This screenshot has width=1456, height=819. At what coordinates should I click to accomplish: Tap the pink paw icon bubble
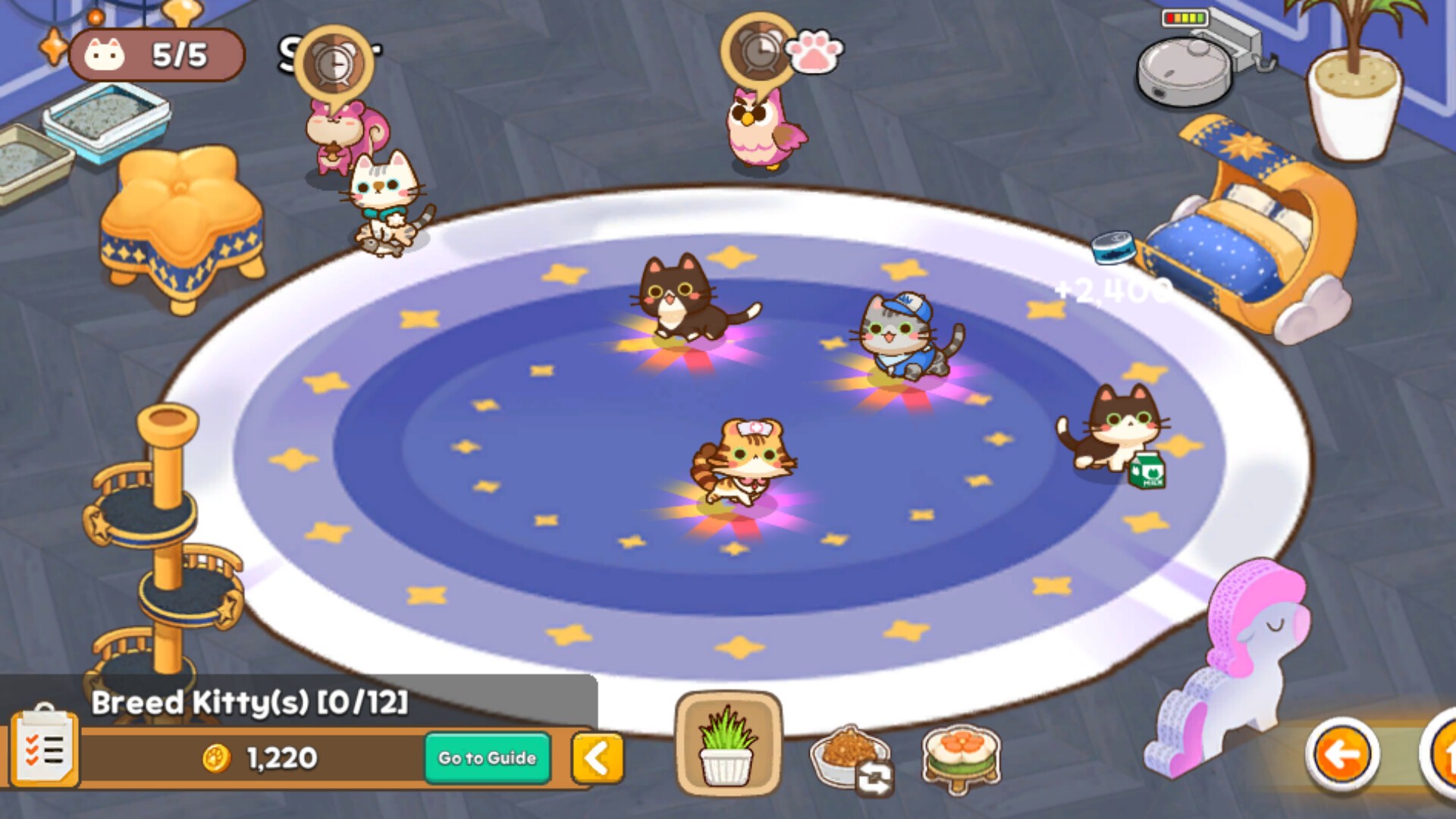click(814, 52)
